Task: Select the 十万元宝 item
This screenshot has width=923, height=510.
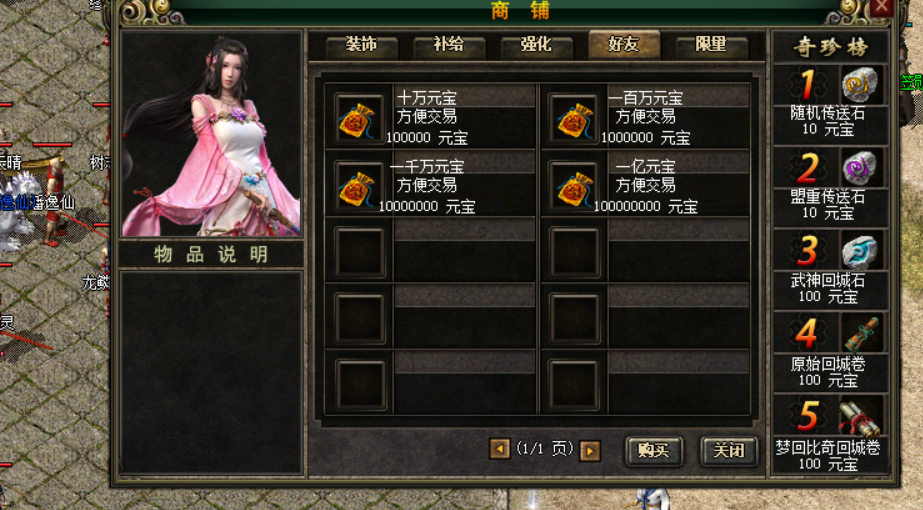Action: [360, 119]
